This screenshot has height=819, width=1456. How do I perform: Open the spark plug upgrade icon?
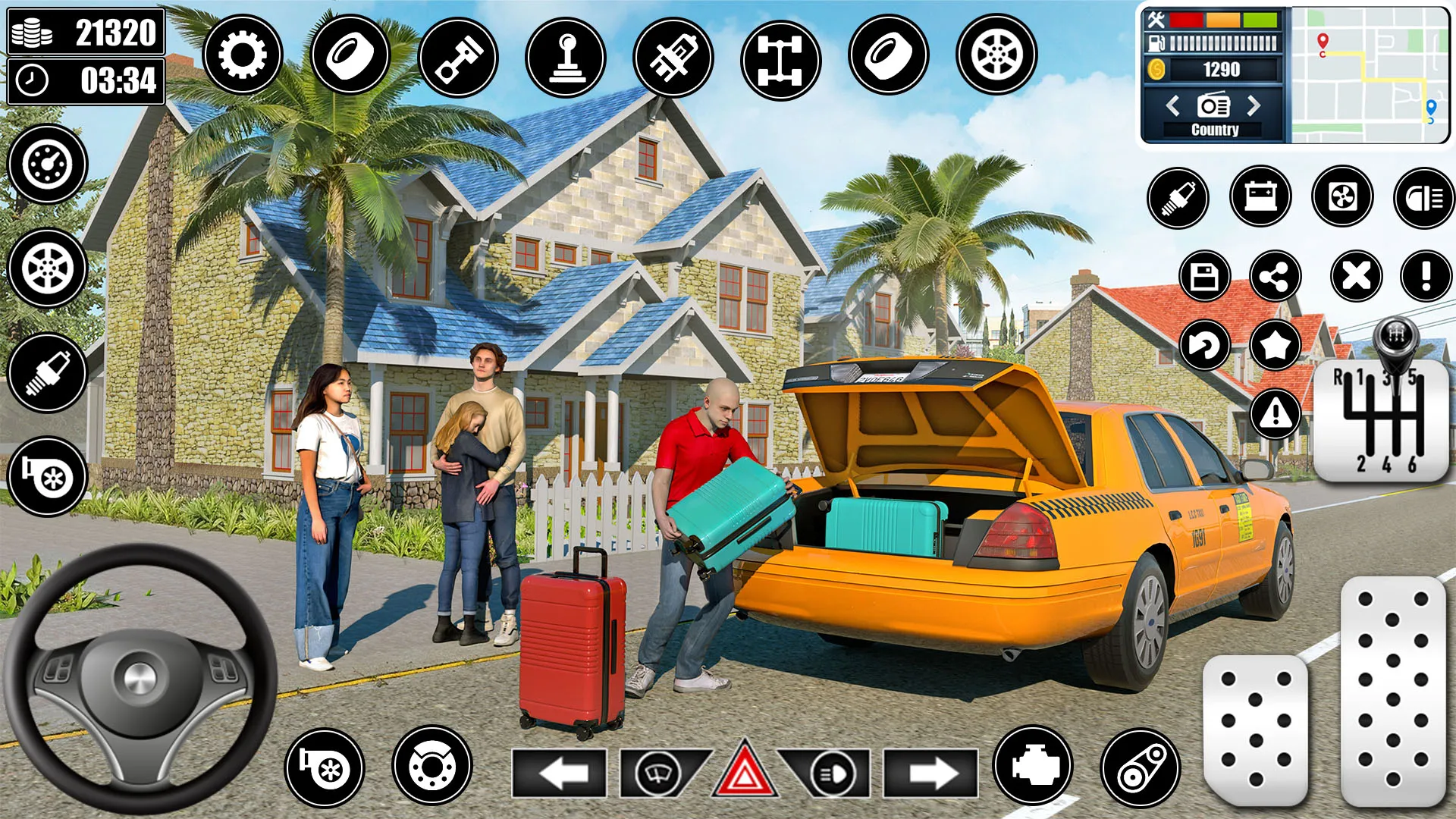coord(1179,198)
